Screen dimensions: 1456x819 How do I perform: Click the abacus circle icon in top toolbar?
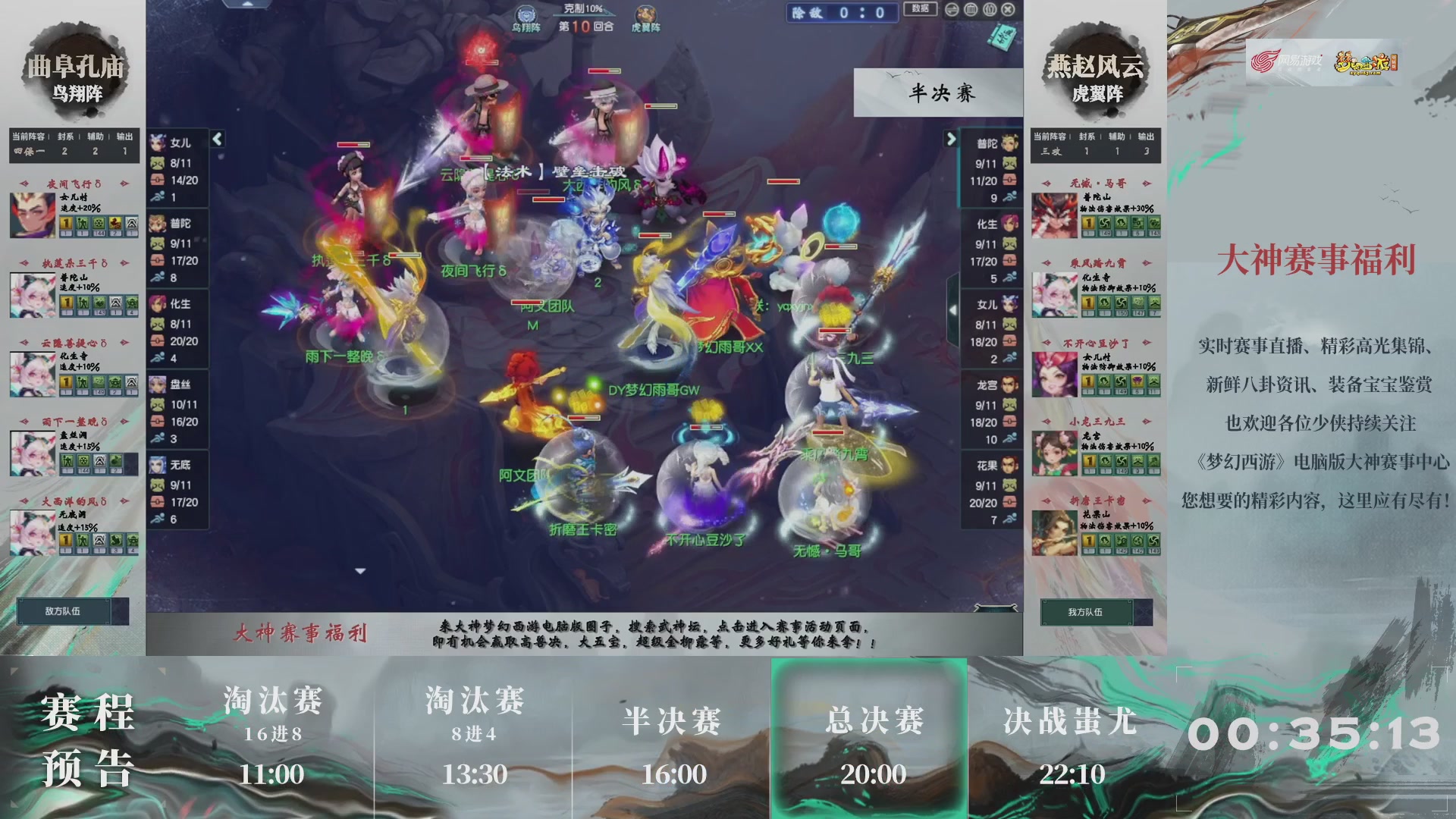tap(972, 9)
